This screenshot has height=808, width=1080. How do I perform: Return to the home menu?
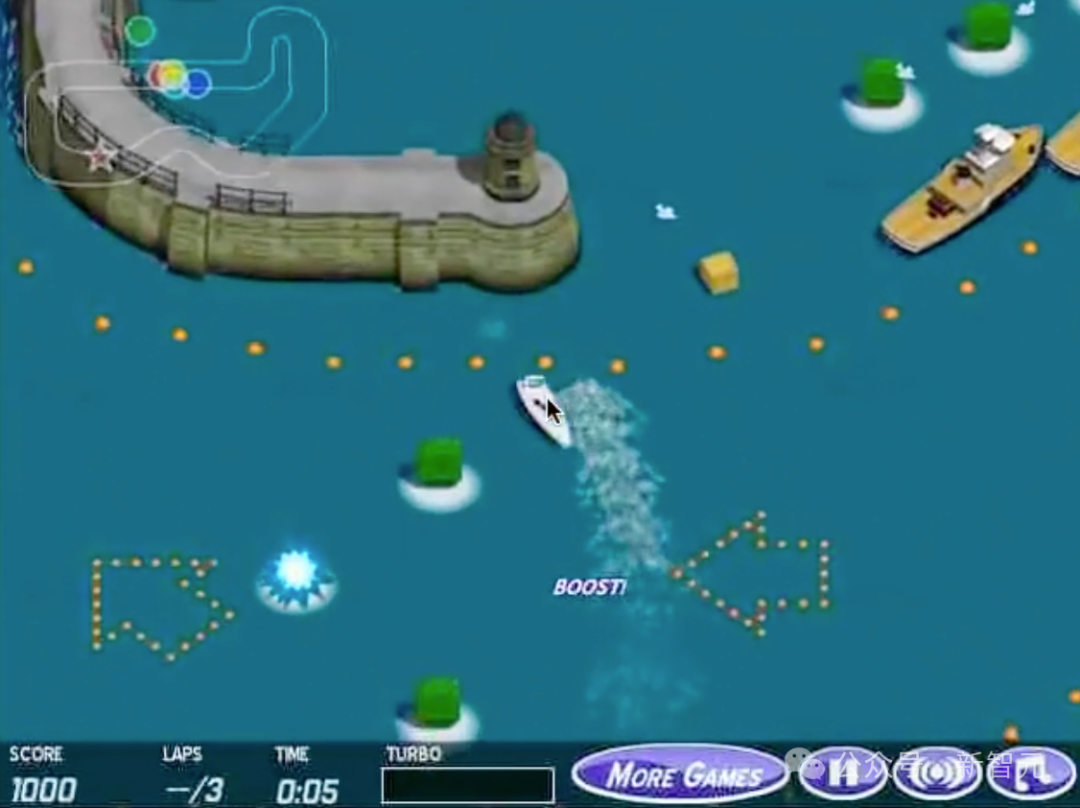[843, 773]
